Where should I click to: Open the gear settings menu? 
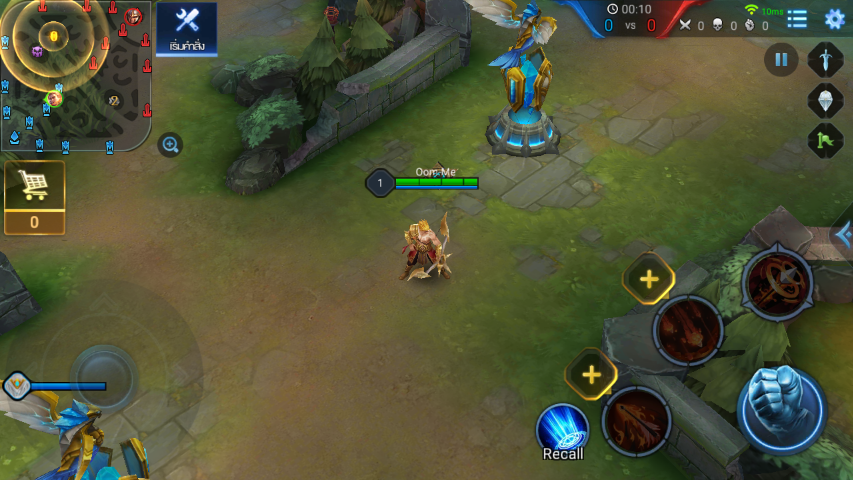(x=834, y=19)
